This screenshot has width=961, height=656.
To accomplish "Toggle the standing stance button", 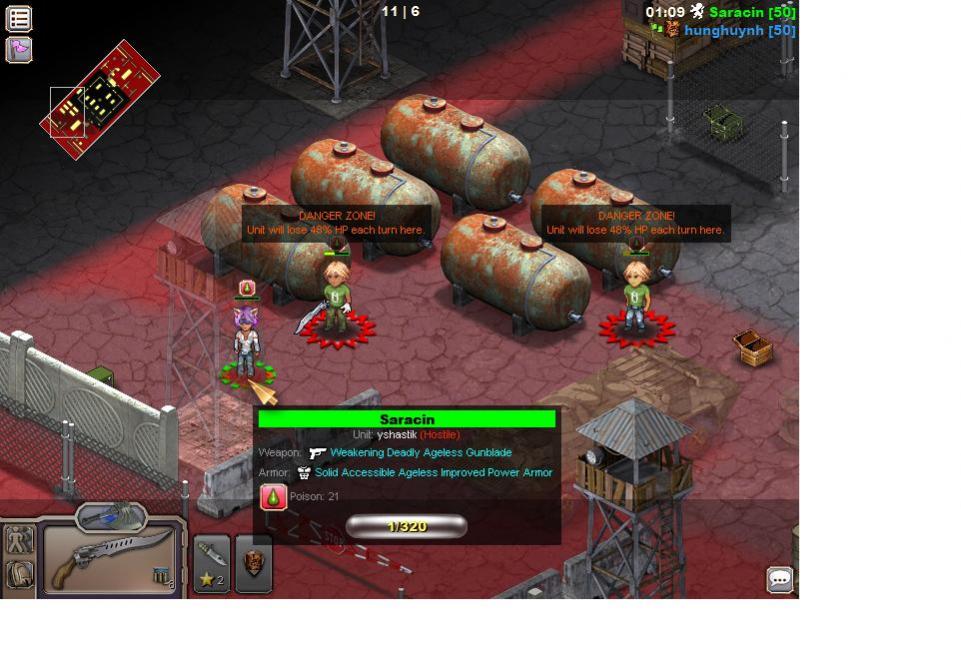I will [20, 540].
